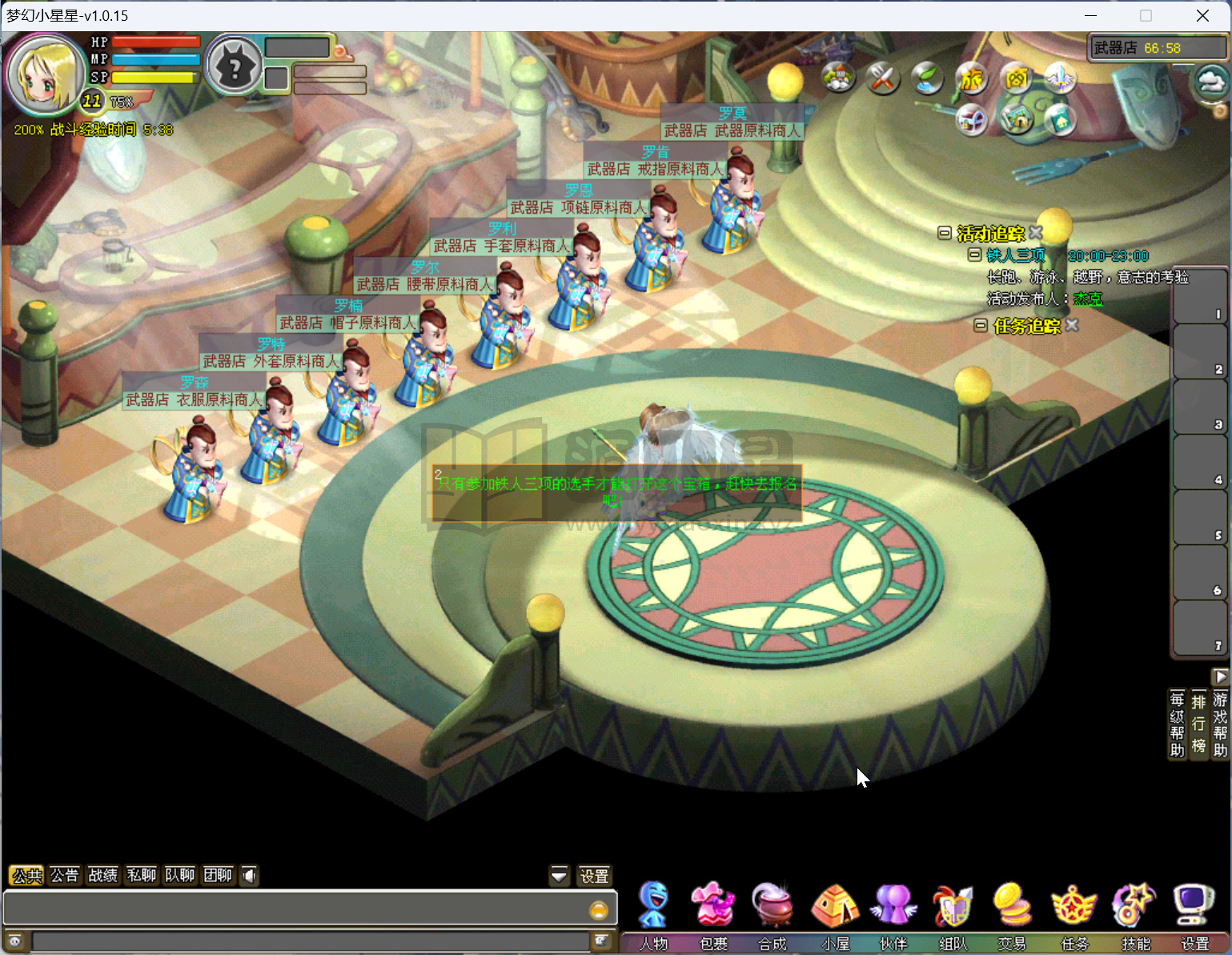
Task: Click the 杰克 activity publisher link
Action: [x=1089, y=299]
